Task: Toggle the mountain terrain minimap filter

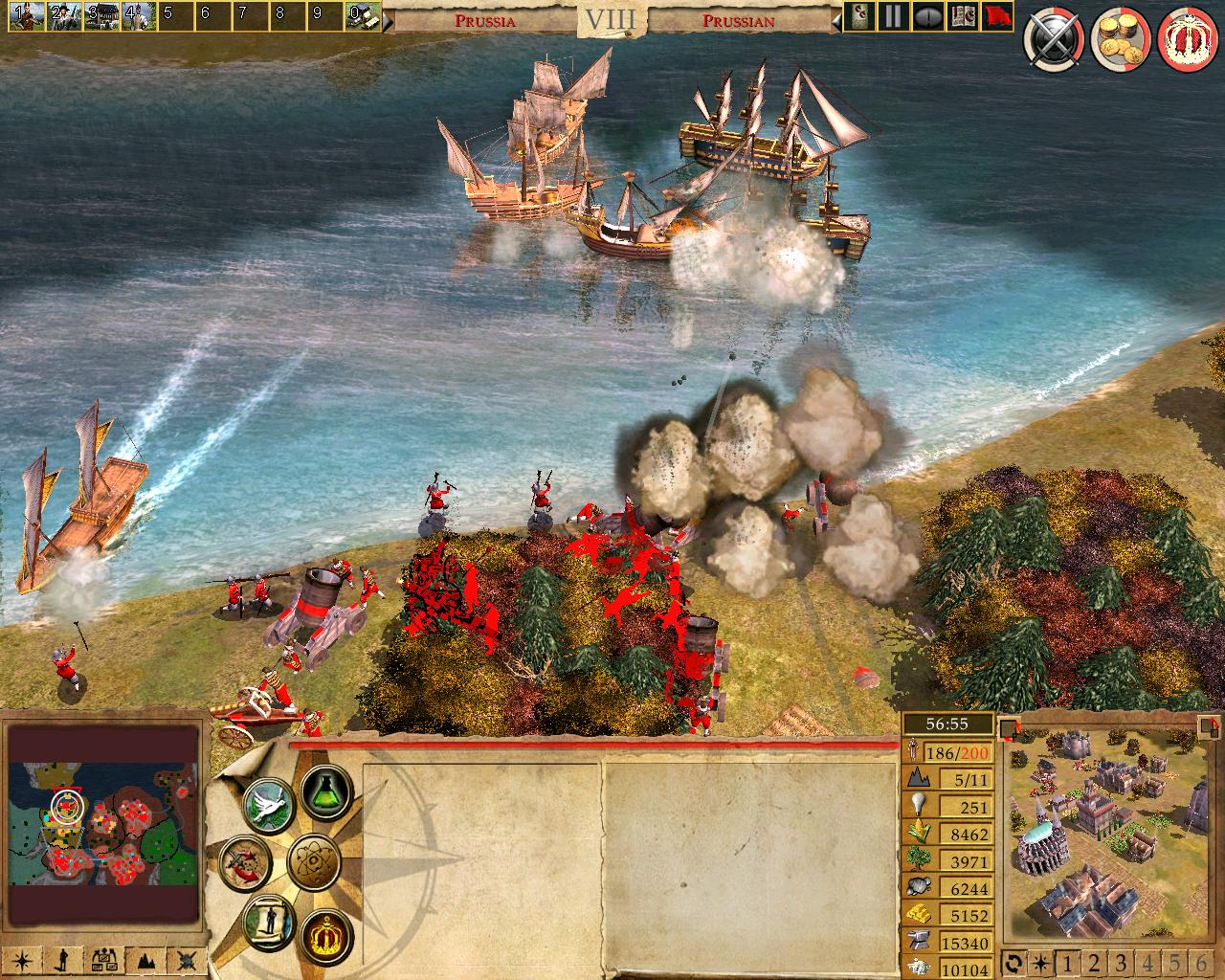Action: [146, 960]
